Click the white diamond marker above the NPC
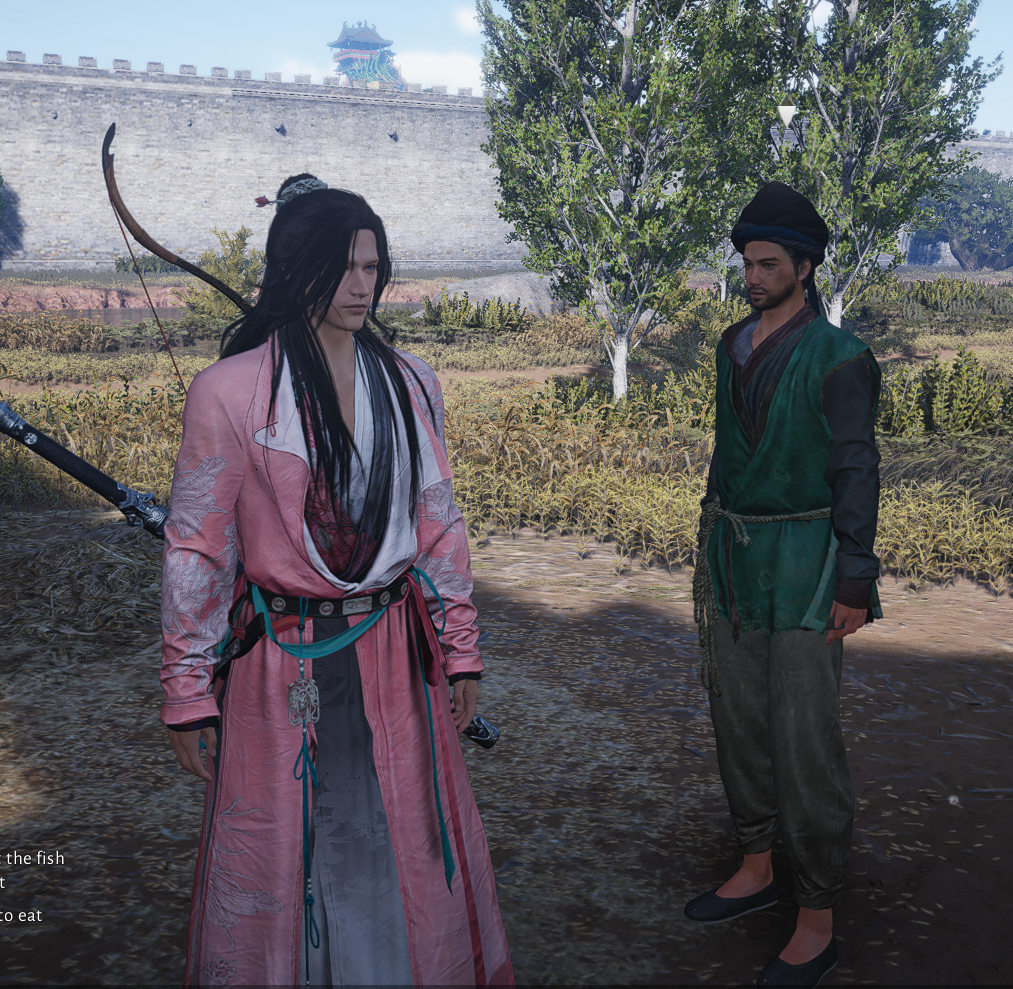 (x=786, y=115)
